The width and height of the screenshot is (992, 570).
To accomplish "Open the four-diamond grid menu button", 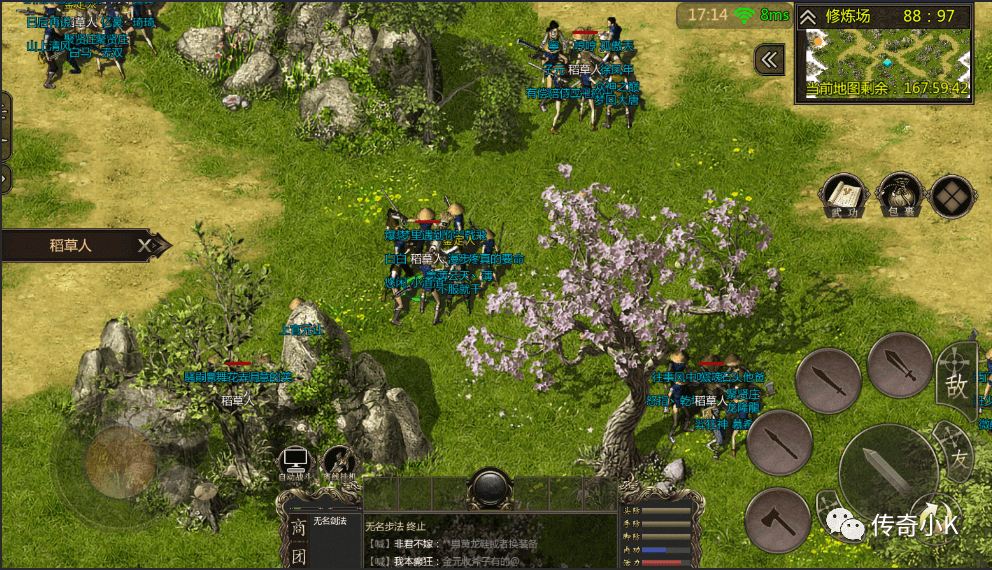I will click(x=951, y=197).
